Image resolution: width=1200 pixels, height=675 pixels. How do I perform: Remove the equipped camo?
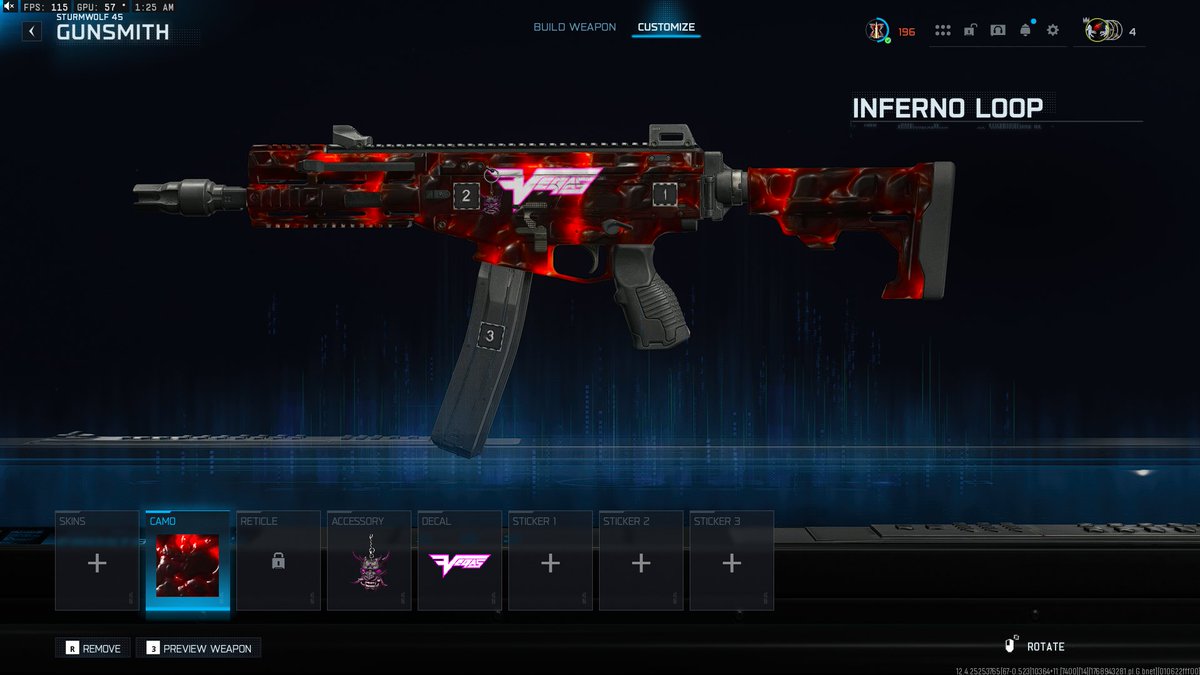pyautogui.click(x=93, y=648)
